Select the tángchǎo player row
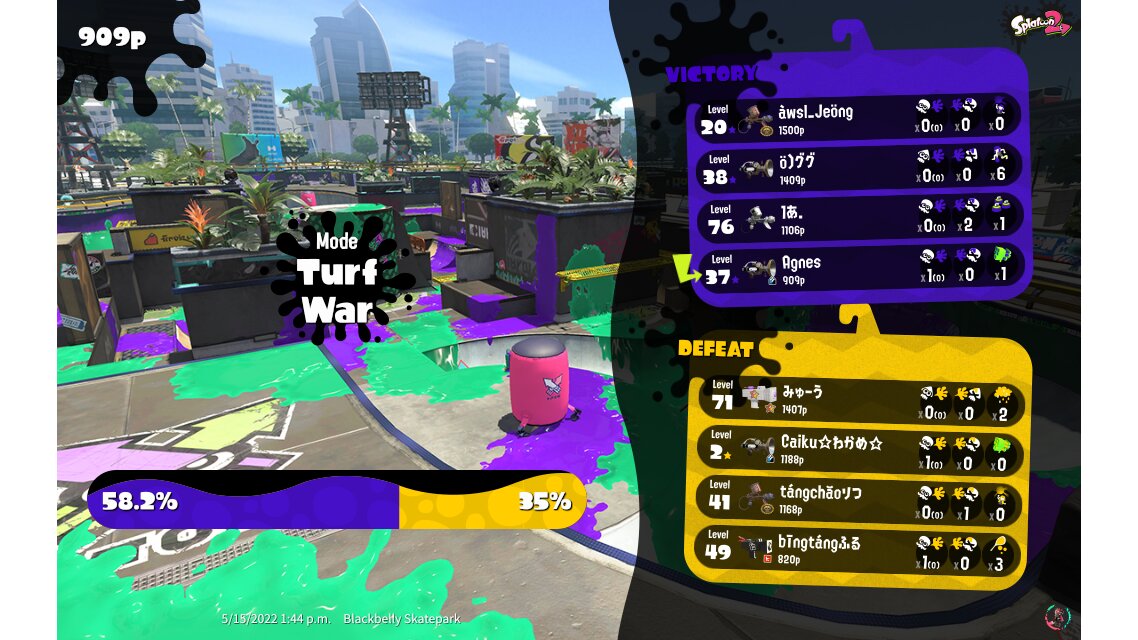Screen dimensions: 1138x640 point(858,498)
